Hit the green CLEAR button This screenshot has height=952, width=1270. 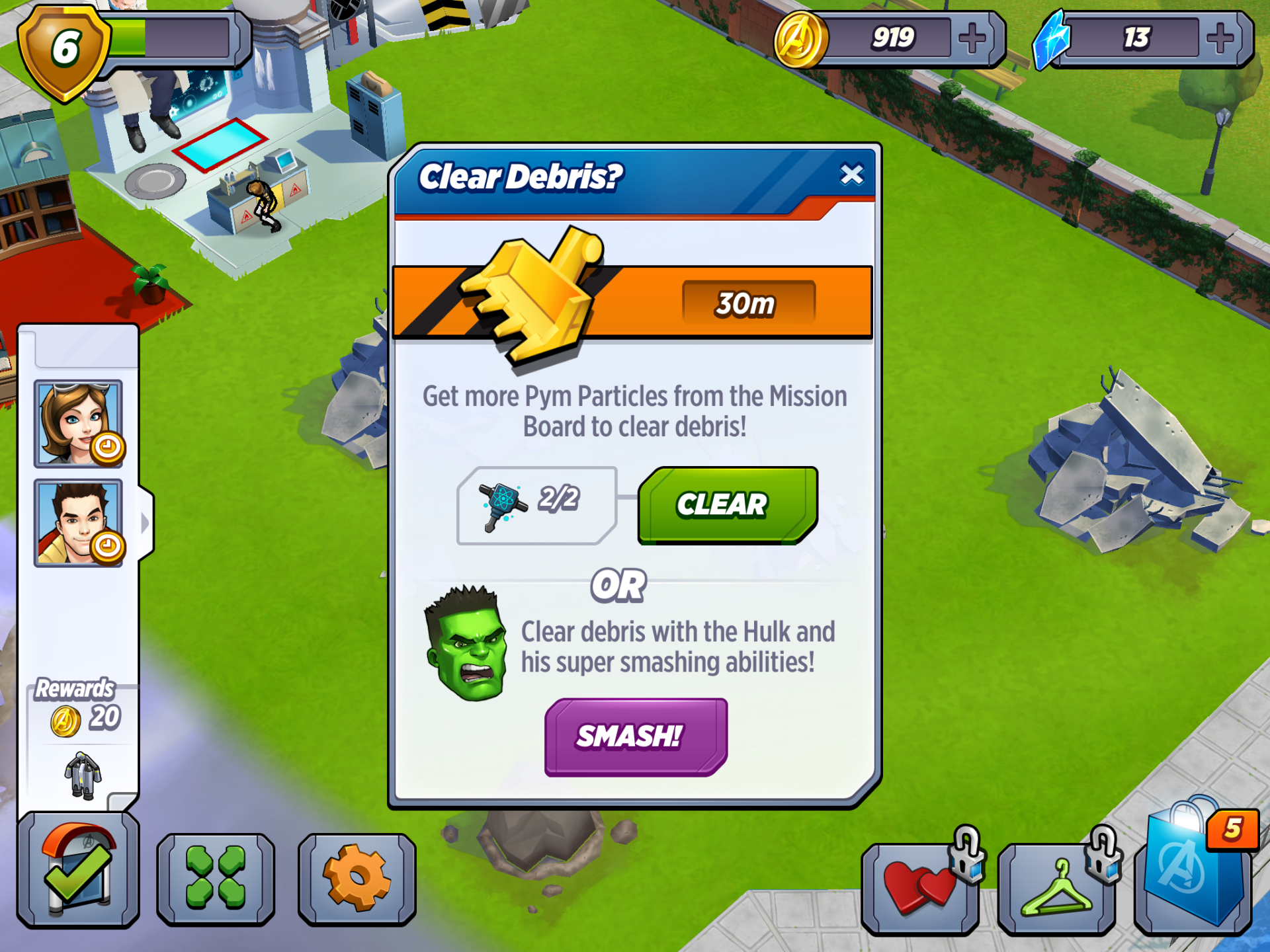pyautogui.click(x=727, y=505)
